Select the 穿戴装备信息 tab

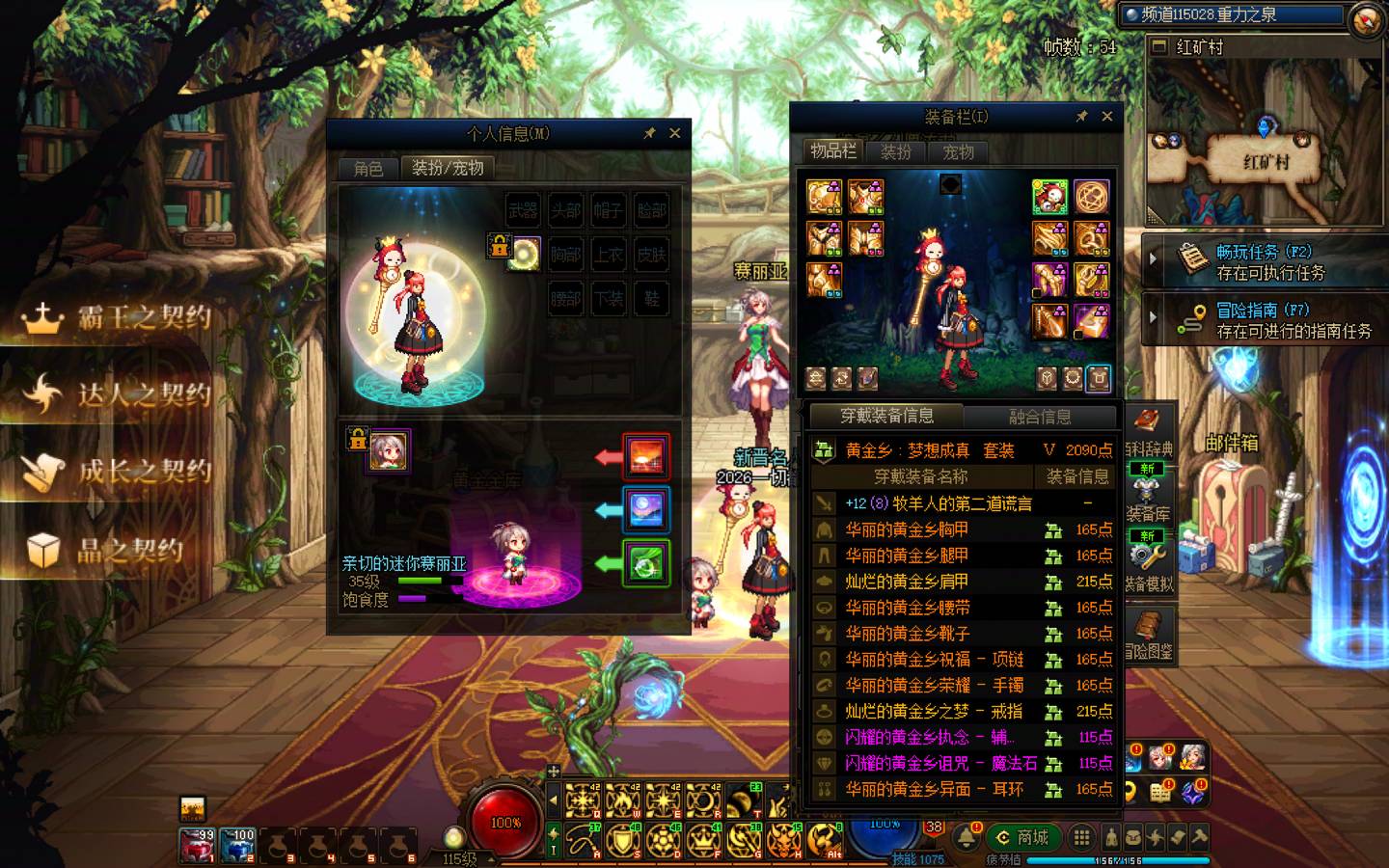(886, 416)
